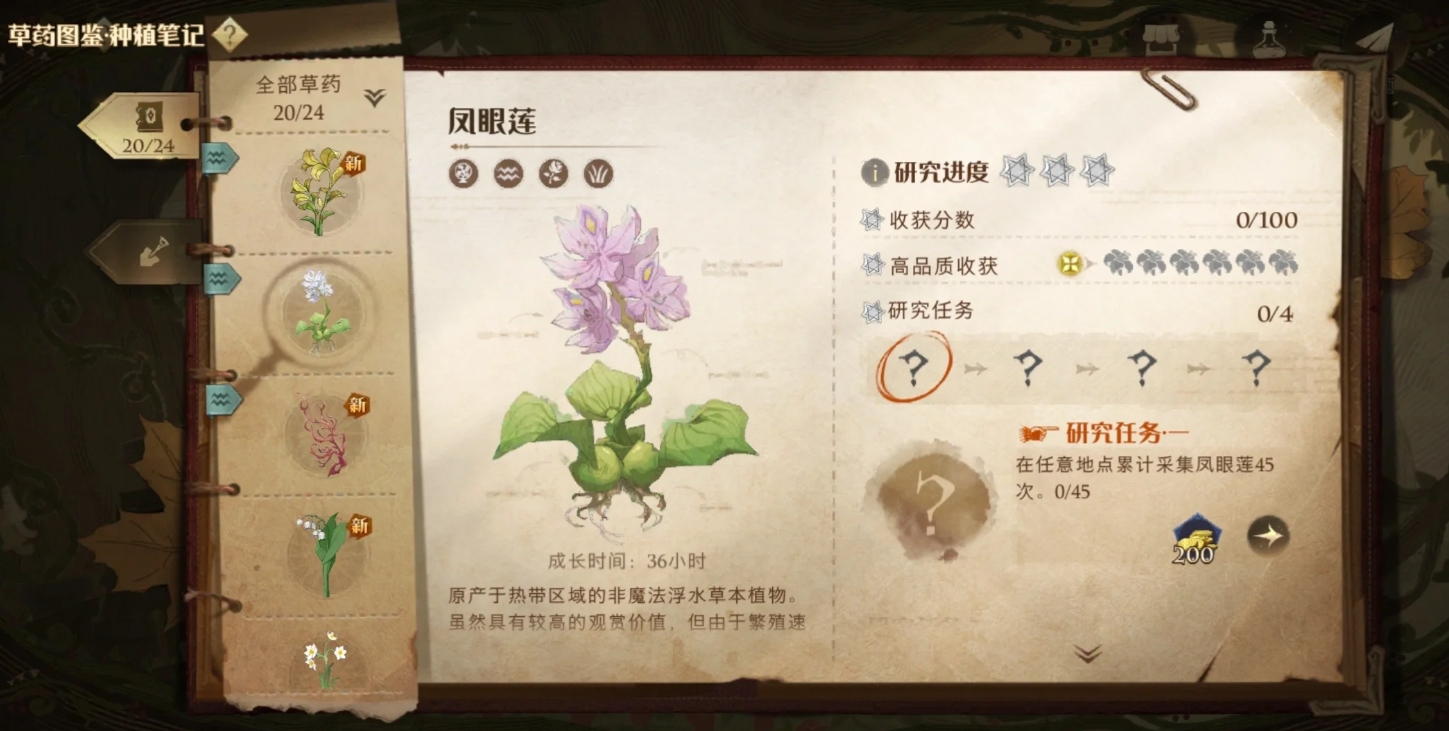Open the shop stall icon
Viewport: 1449px width, 731px height.
pos(1161,39)
